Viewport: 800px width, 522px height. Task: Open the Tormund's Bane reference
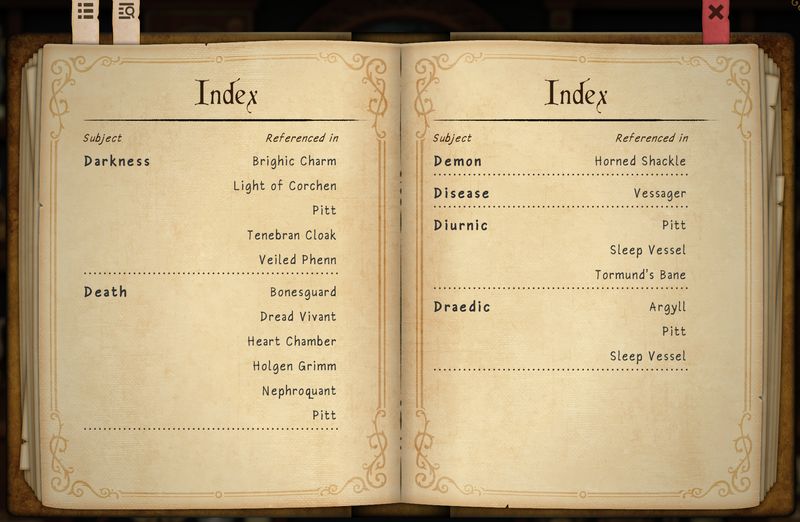[x=640, y=275]
